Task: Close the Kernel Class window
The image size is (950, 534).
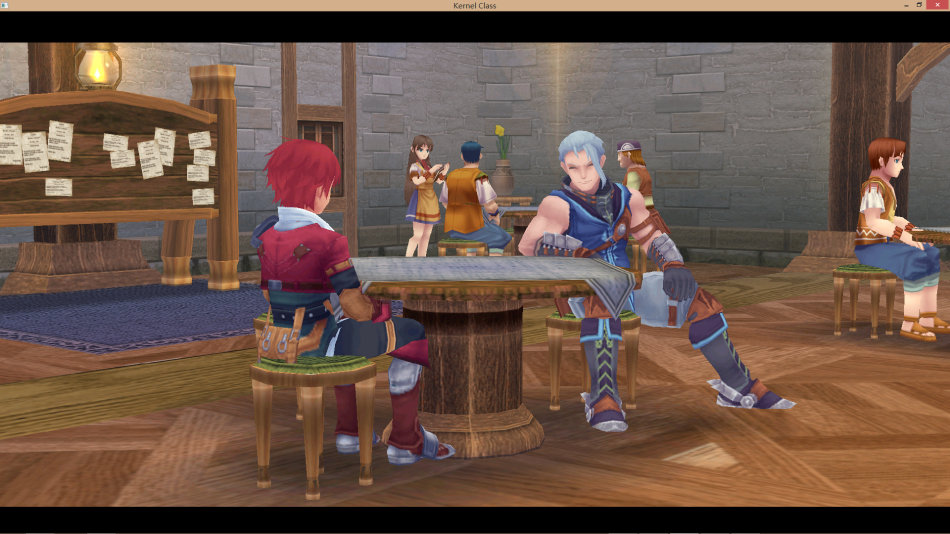Action: pos(938,5)
